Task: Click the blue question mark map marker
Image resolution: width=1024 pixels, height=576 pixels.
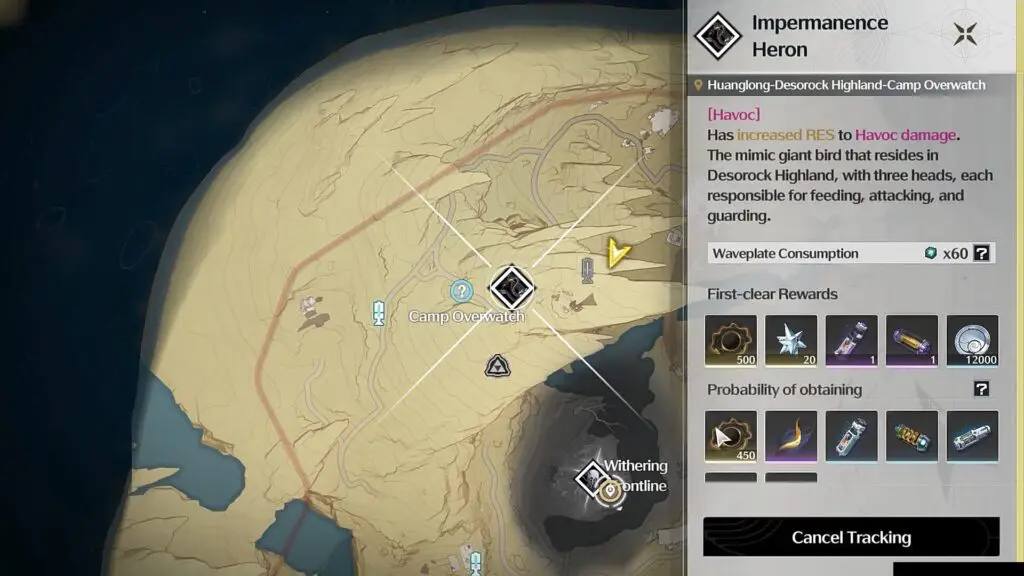Action: click(x=461, y=291)
